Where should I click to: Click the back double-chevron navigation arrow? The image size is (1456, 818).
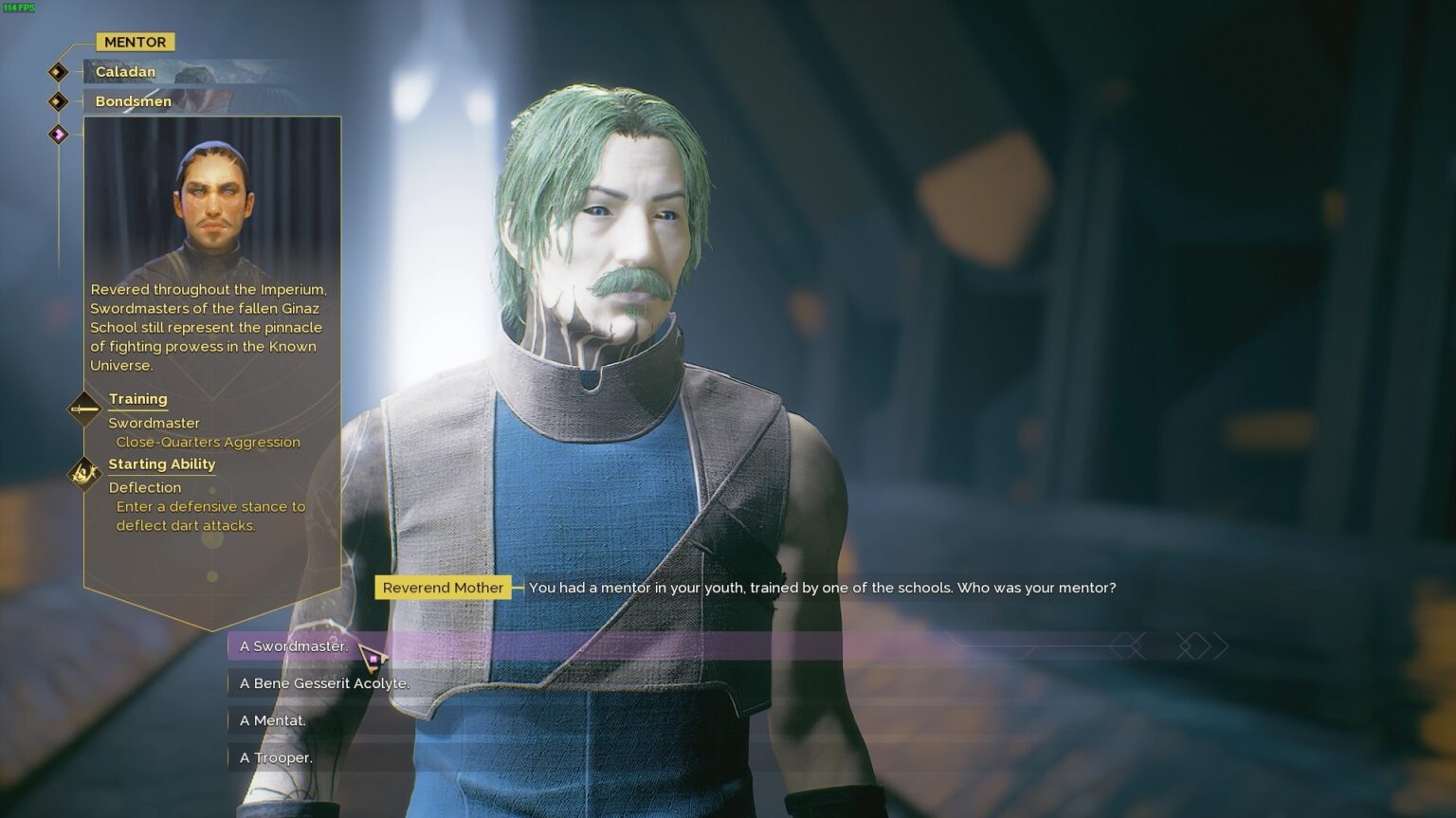pos(1130,646)
